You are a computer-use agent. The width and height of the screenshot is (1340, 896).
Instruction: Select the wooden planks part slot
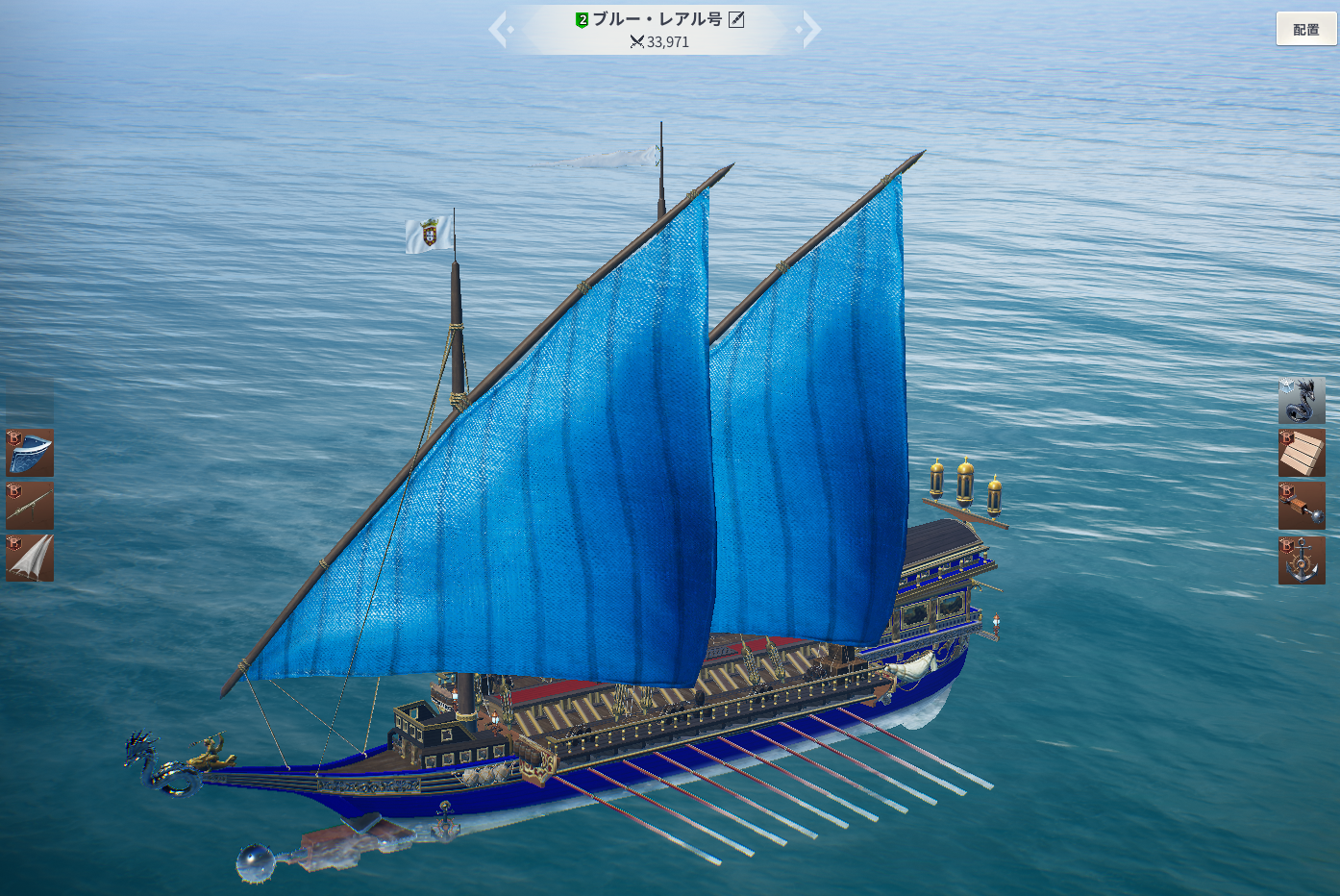point(1302,453)
